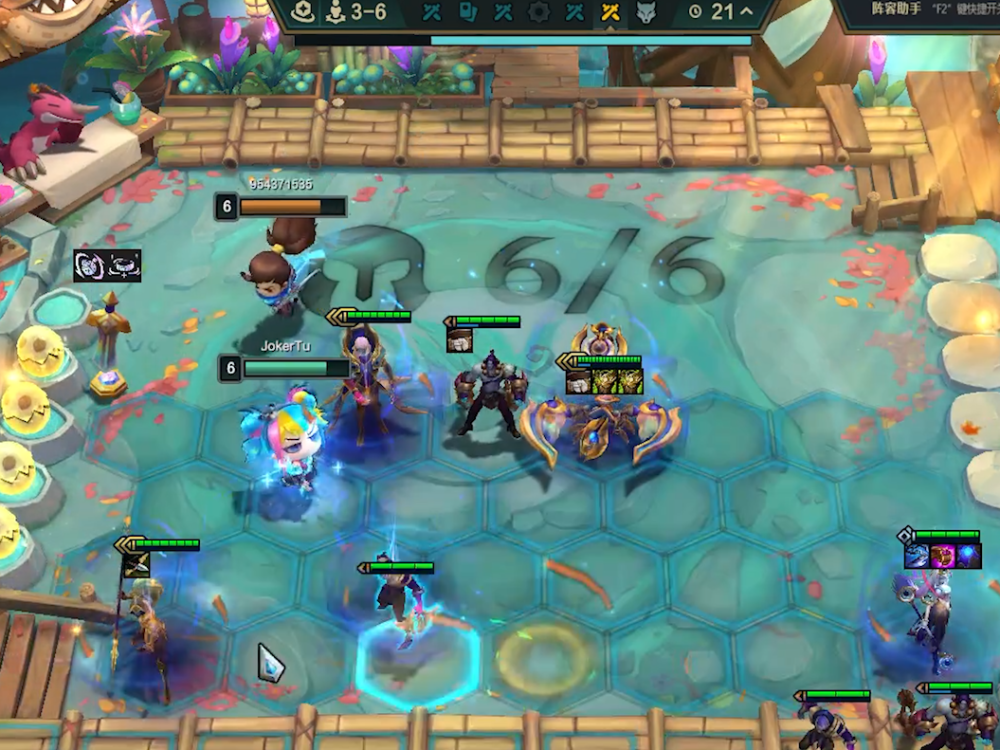Image resolution: width=1000 pixels, height=750 pixels.
Task: Click the yellow crossed-swords current round marker
Action: (609, 13)
